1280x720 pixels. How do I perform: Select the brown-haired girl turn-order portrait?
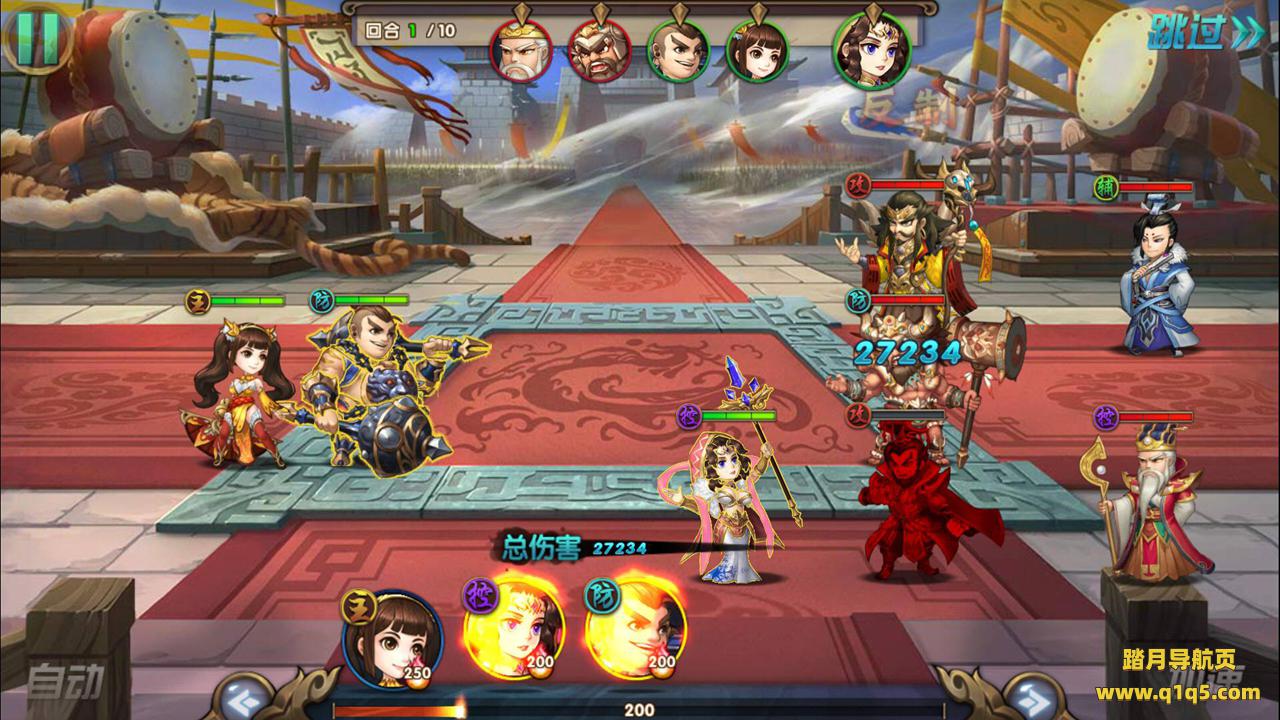(x=757, y=50)
